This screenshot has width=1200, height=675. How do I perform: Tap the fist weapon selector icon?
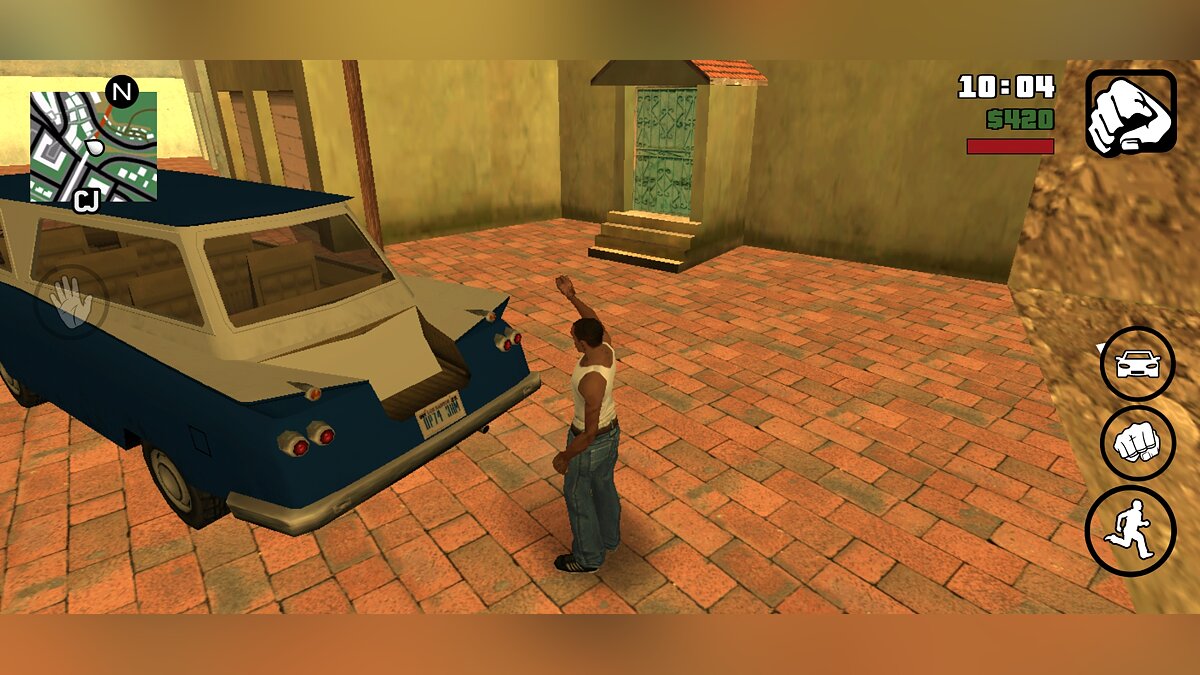click(1131, 112)
